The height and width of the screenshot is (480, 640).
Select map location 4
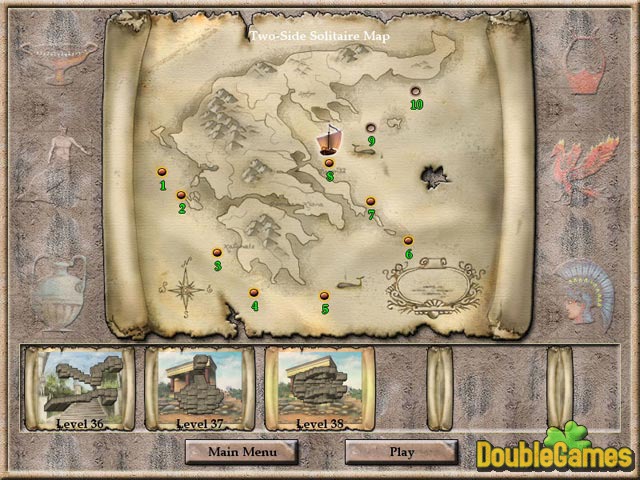pyautogui.click(x=254, y=292)
